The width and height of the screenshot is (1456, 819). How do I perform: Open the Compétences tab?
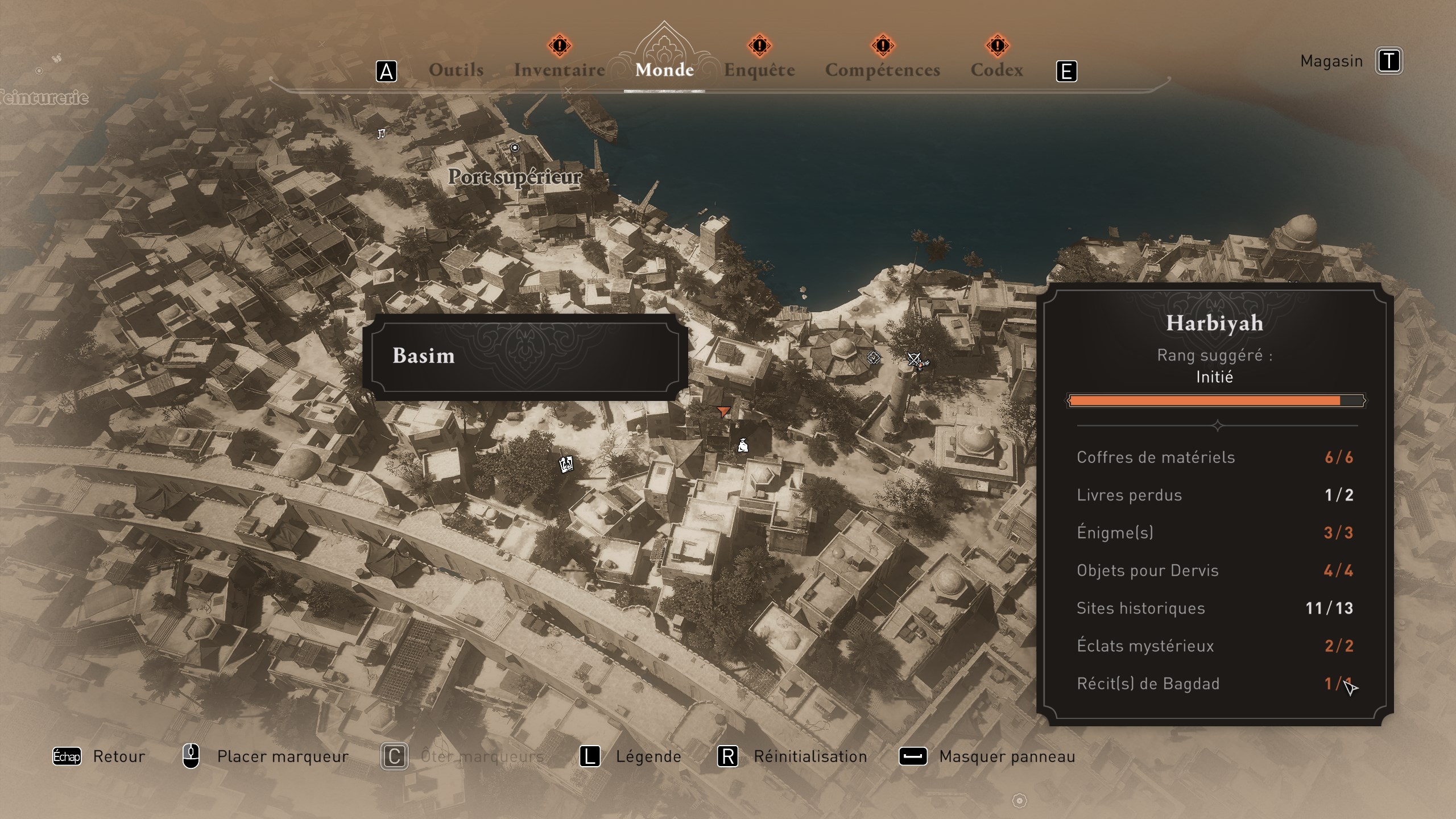(882, 70)
